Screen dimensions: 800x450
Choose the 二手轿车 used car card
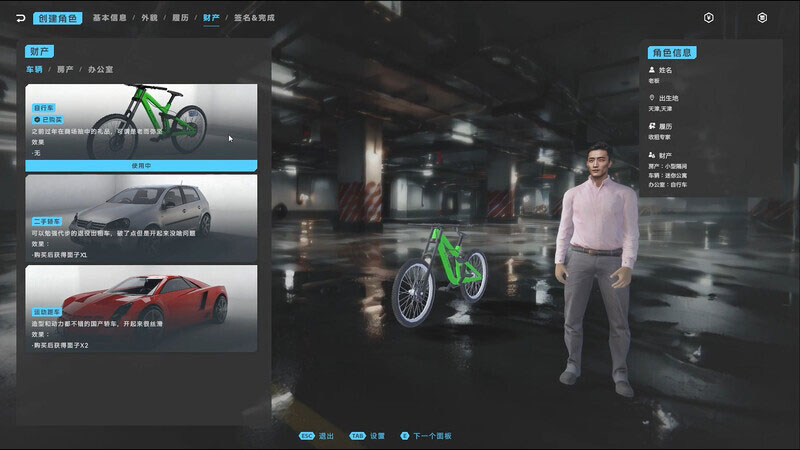(x=141, y=217)
